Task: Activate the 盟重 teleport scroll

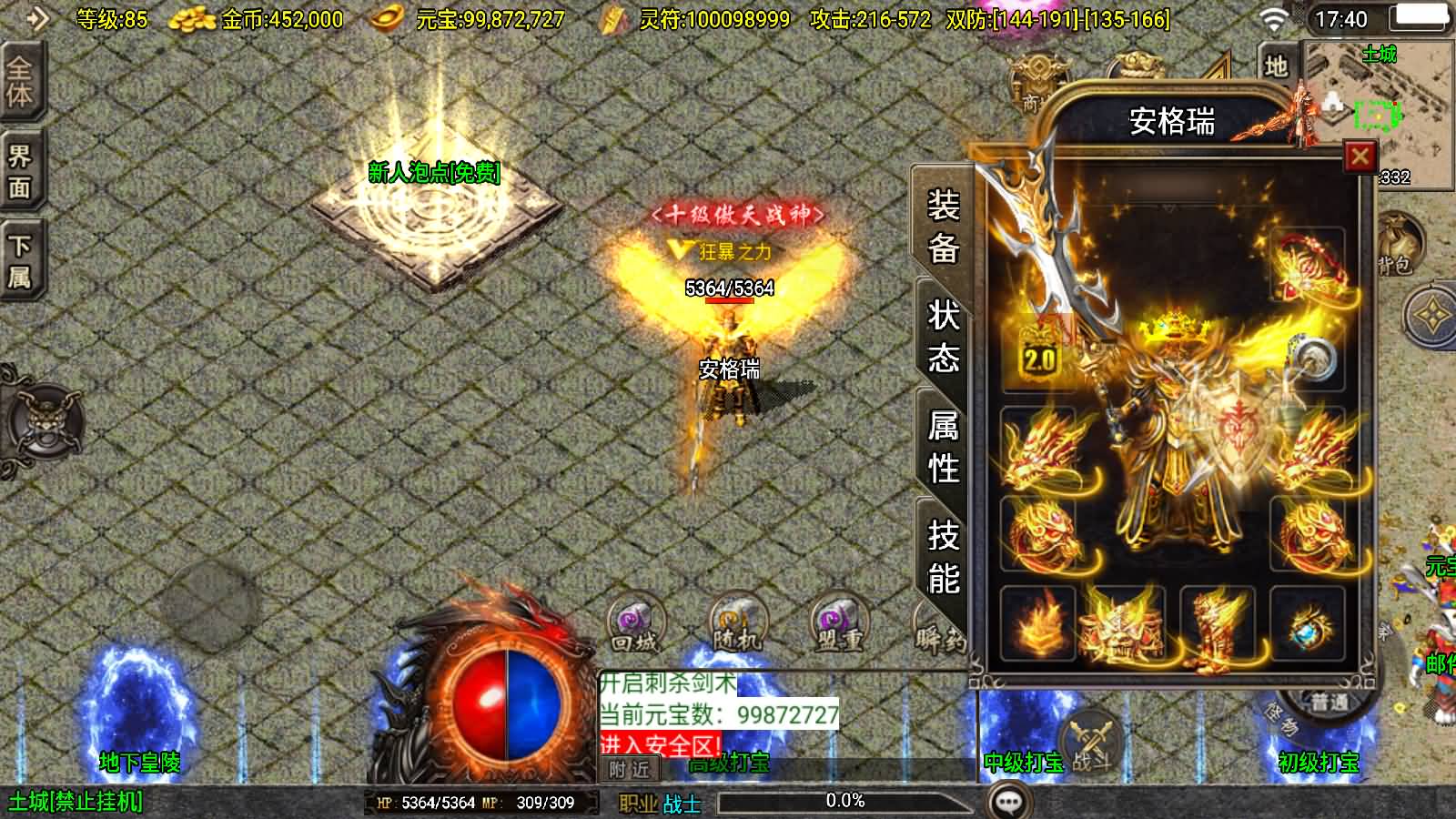Action: coord(839,624)
